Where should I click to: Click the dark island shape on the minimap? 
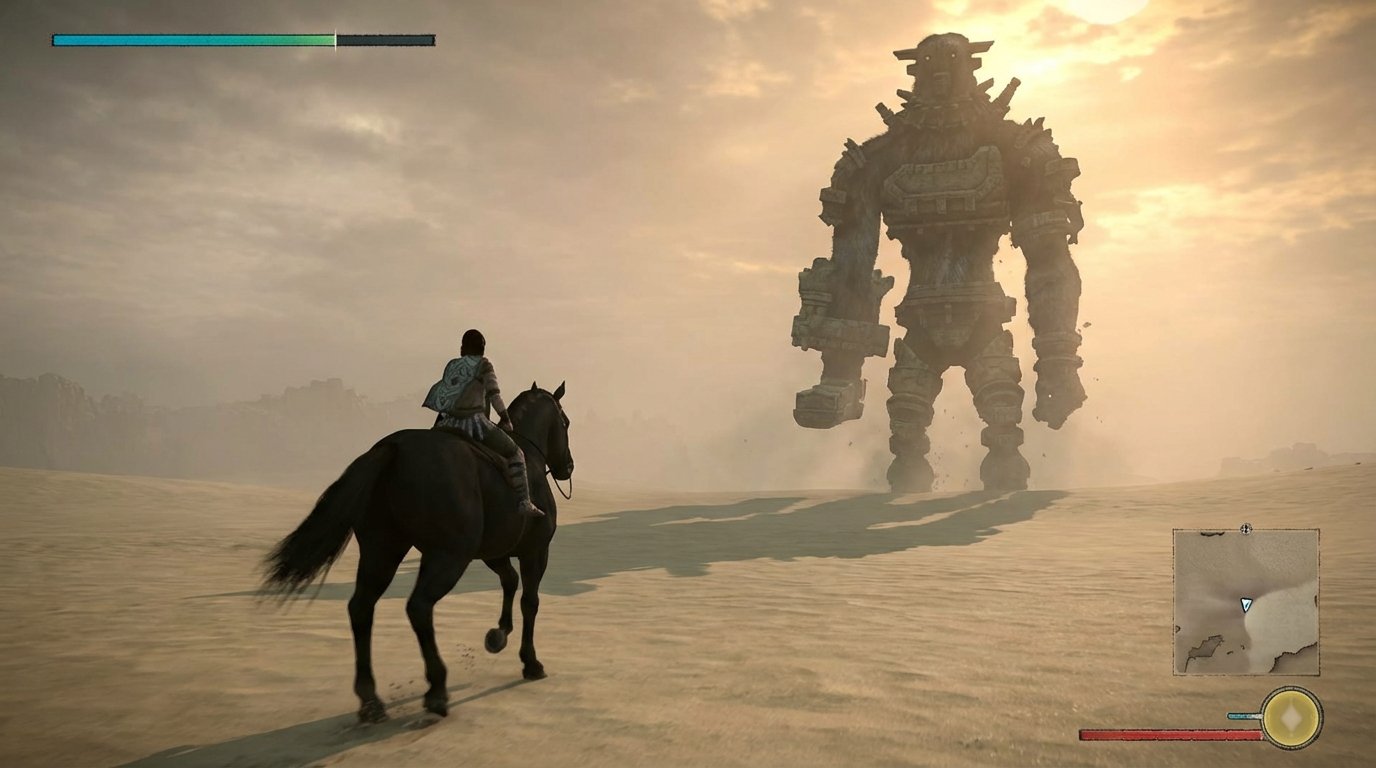point(1206,648)
